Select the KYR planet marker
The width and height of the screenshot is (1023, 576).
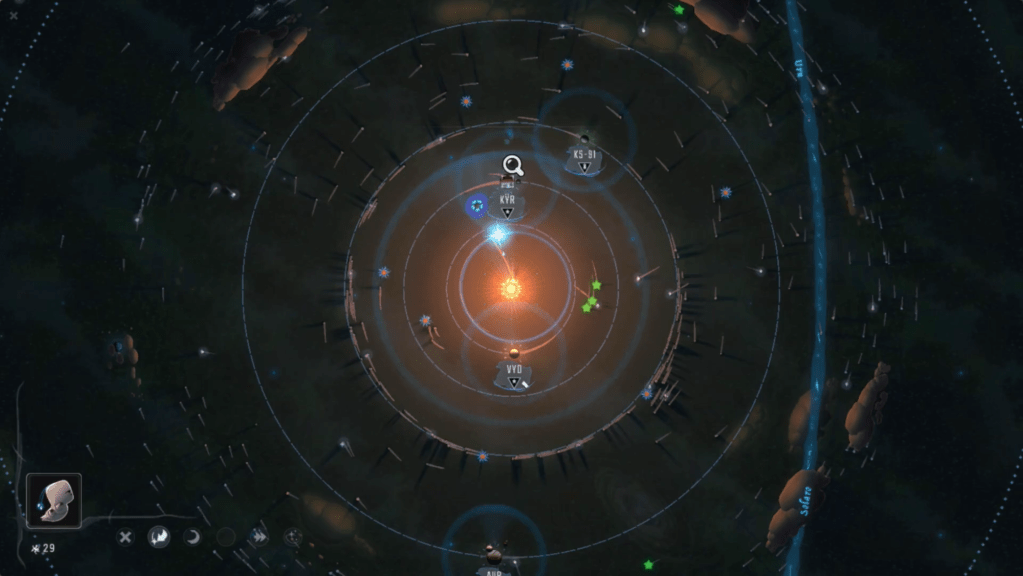click(x=507, y=203)
